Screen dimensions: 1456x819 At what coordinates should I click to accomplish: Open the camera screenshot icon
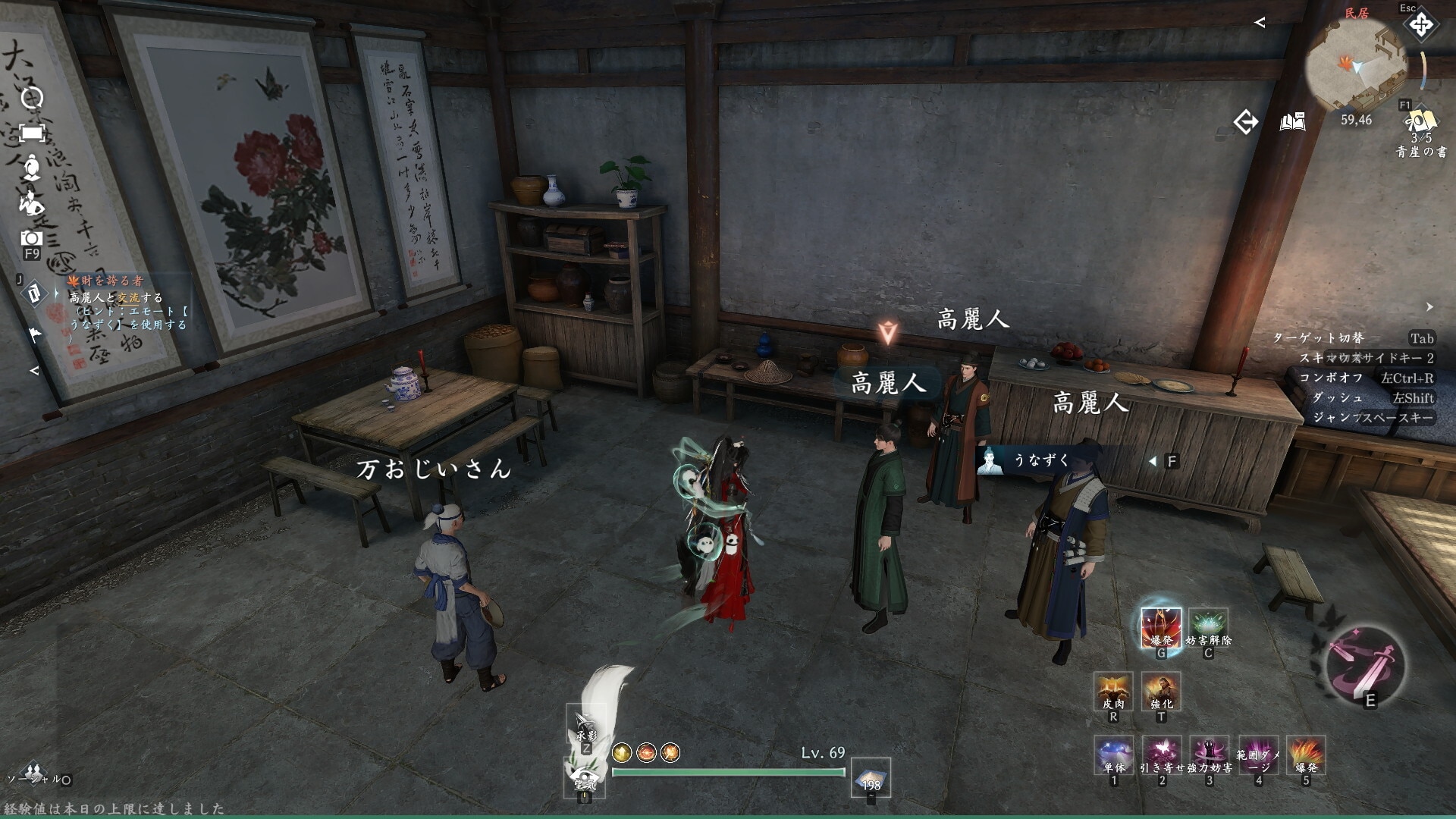pyautogui.click(x=31, y=238)
